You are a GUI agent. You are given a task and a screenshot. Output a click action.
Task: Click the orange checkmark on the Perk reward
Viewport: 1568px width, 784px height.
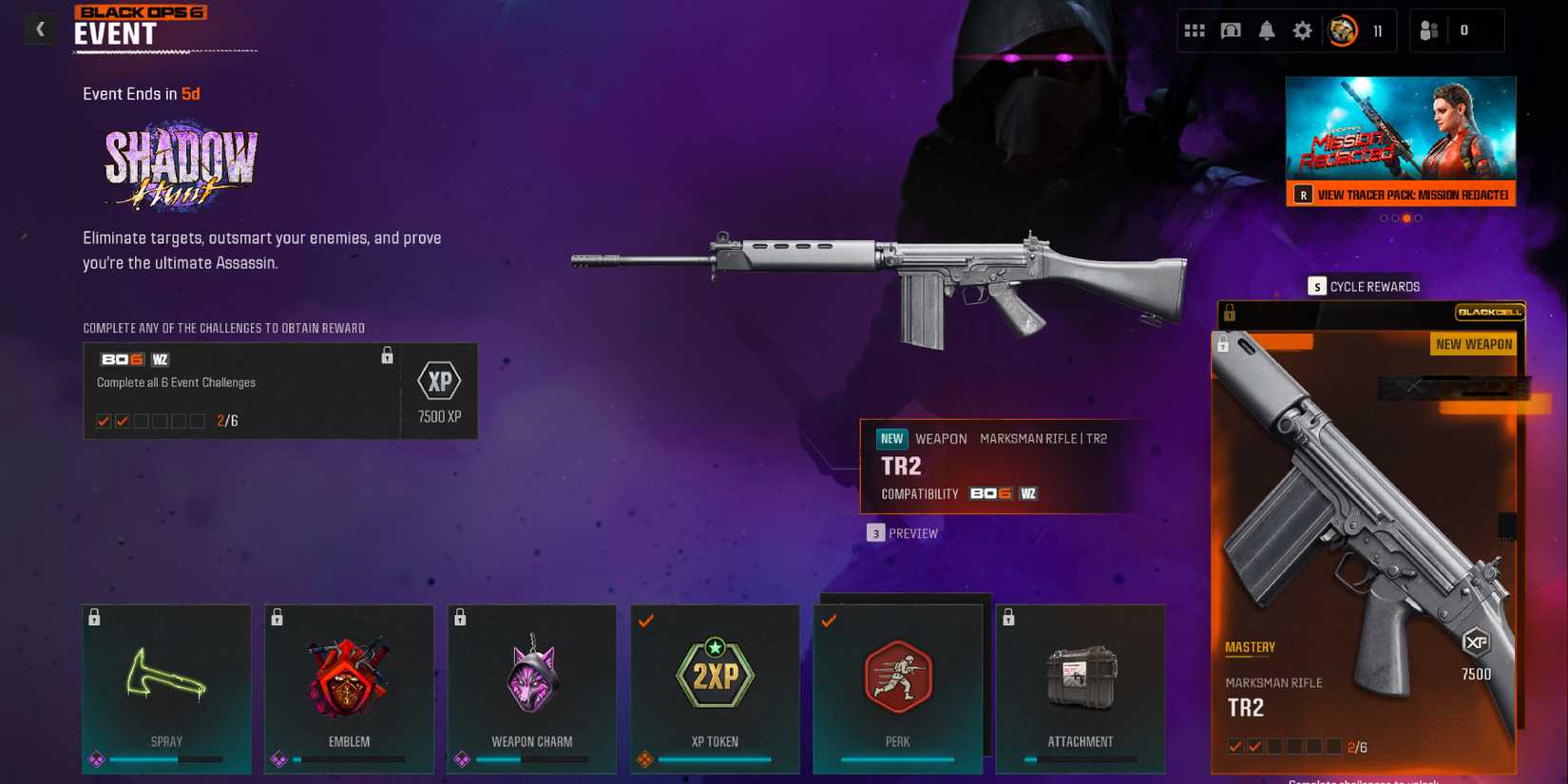pyautogui.click(x=830, y=621)
